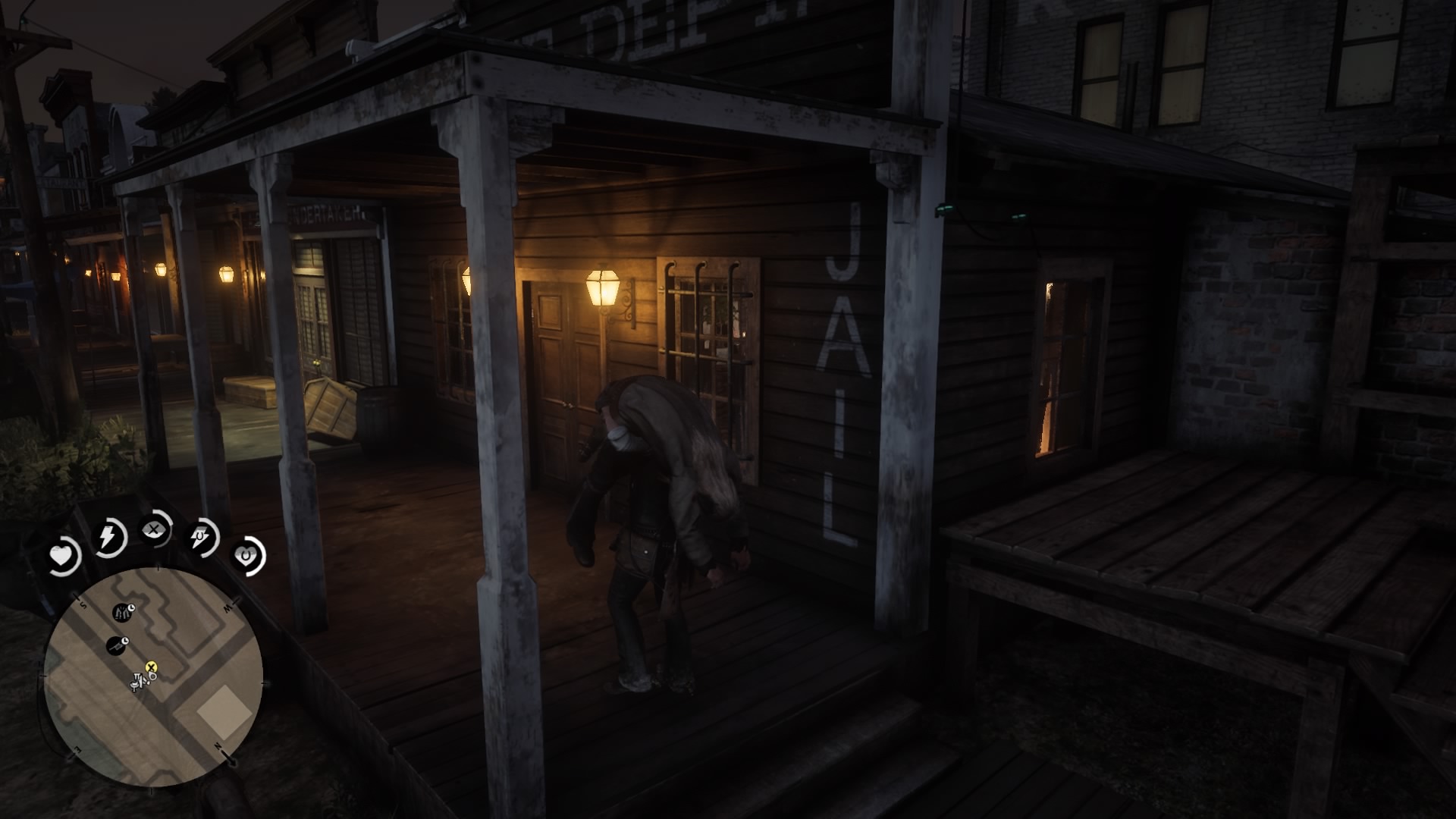
Task: Click the clock badge on the gunsmith marker
Action: (x=124, y=641)
